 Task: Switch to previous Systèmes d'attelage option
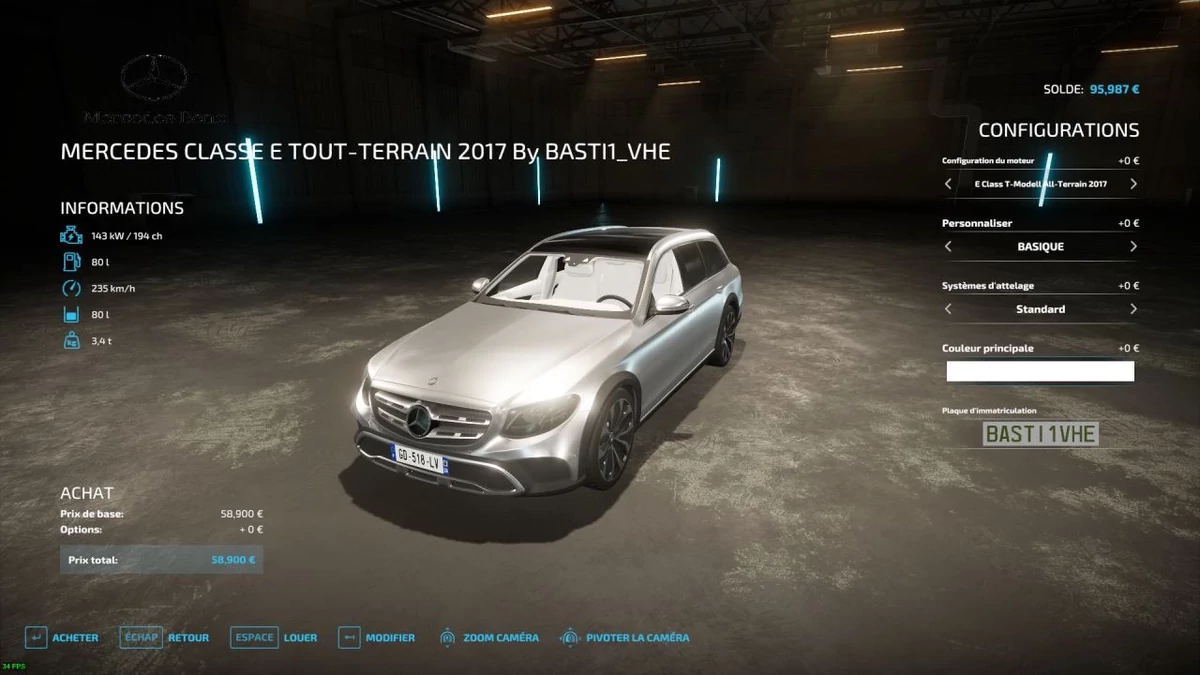coord(949,309)
